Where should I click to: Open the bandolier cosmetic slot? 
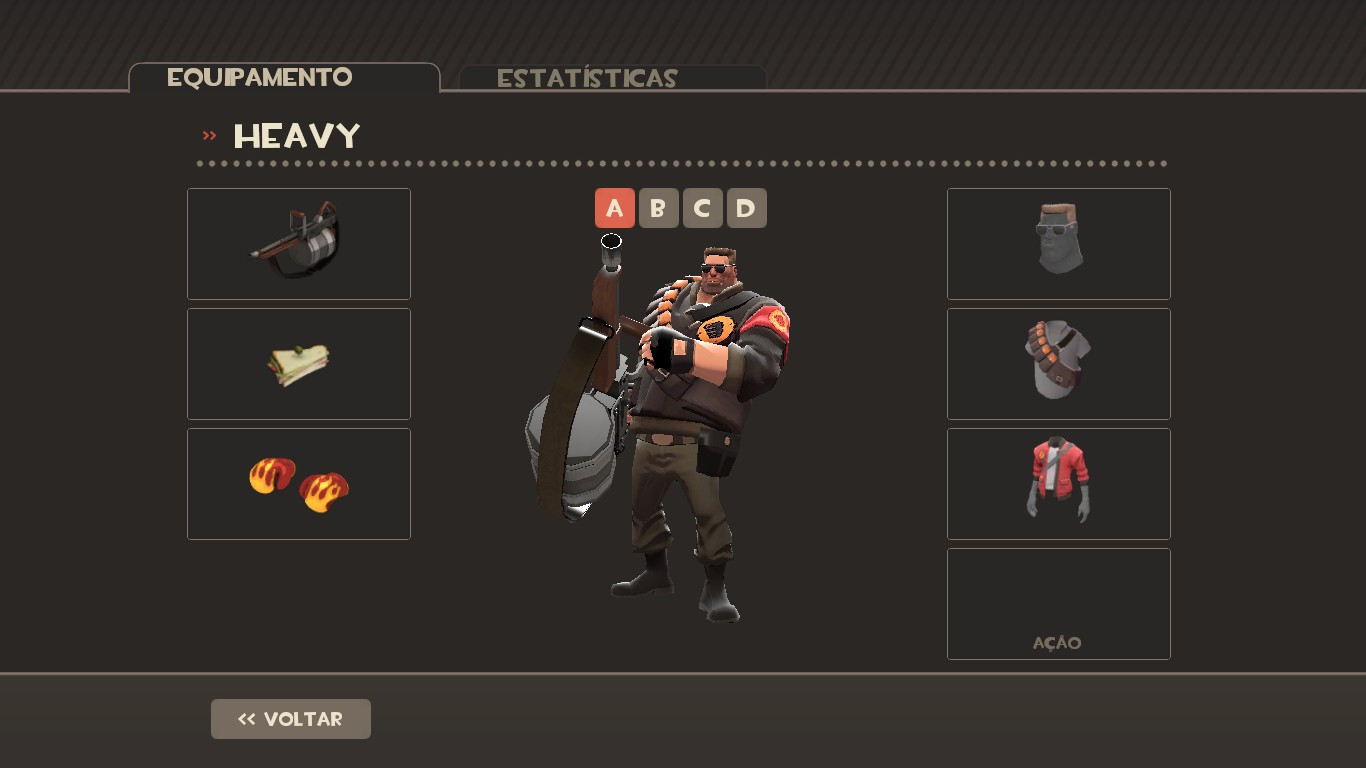[1058, 363]
